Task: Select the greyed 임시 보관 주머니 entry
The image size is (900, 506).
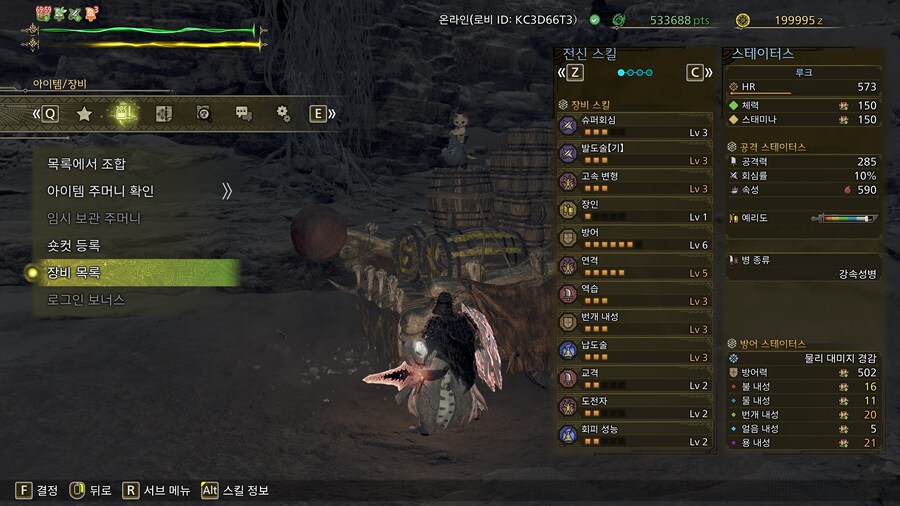Action: point(94,218)
